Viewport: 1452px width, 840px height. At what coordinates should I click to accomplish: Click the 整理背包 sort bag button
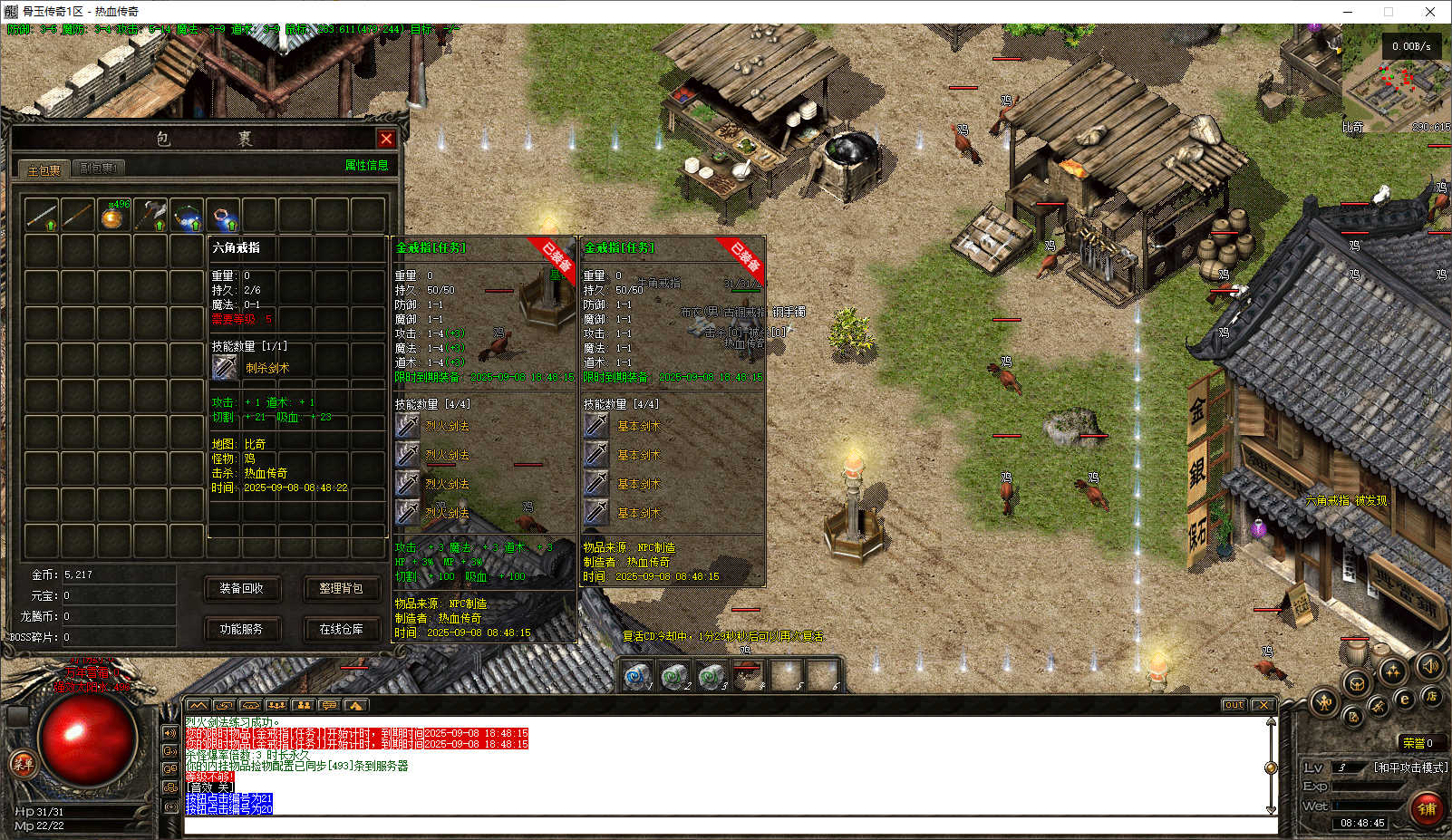pos(341,589)
